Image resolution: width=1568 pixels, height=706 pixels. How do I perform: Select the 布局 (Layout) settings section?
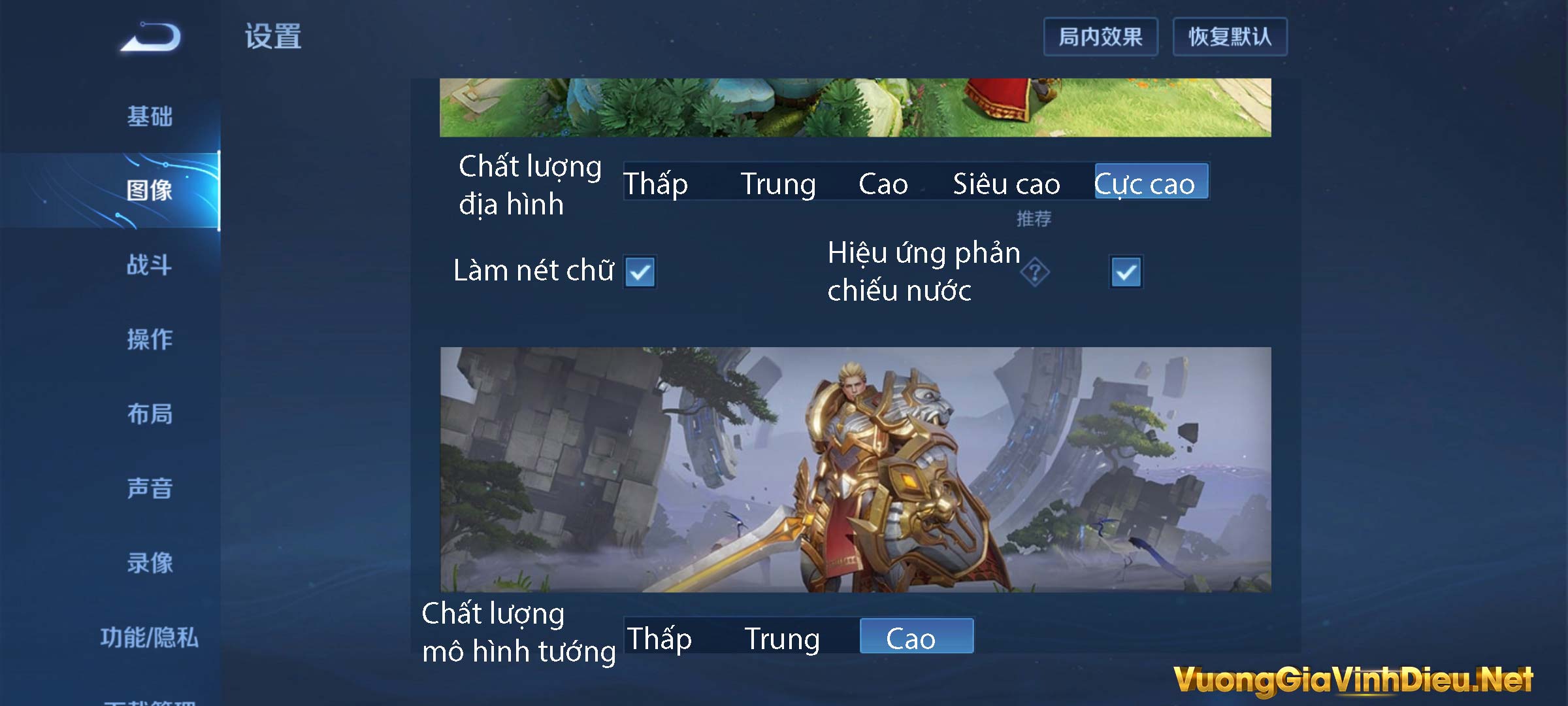click(x=149, y=415)
